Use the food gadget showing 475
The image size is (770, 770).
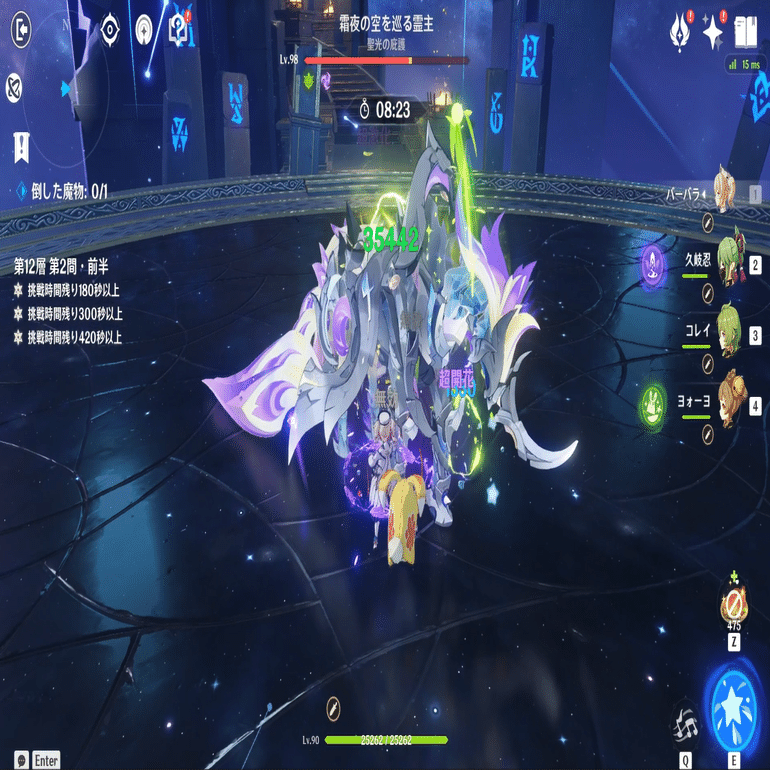(734, 605)
